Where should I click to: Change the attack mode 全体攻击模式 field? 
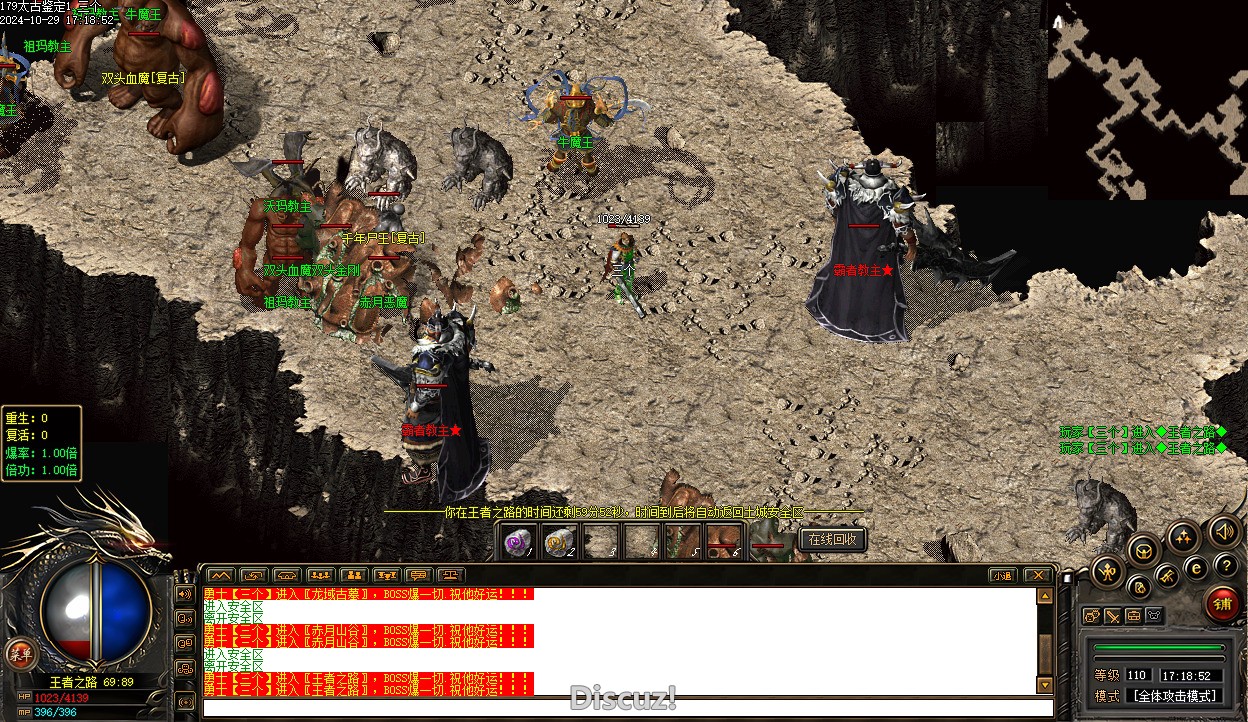pyautogui.click(x=1174, y=696)
